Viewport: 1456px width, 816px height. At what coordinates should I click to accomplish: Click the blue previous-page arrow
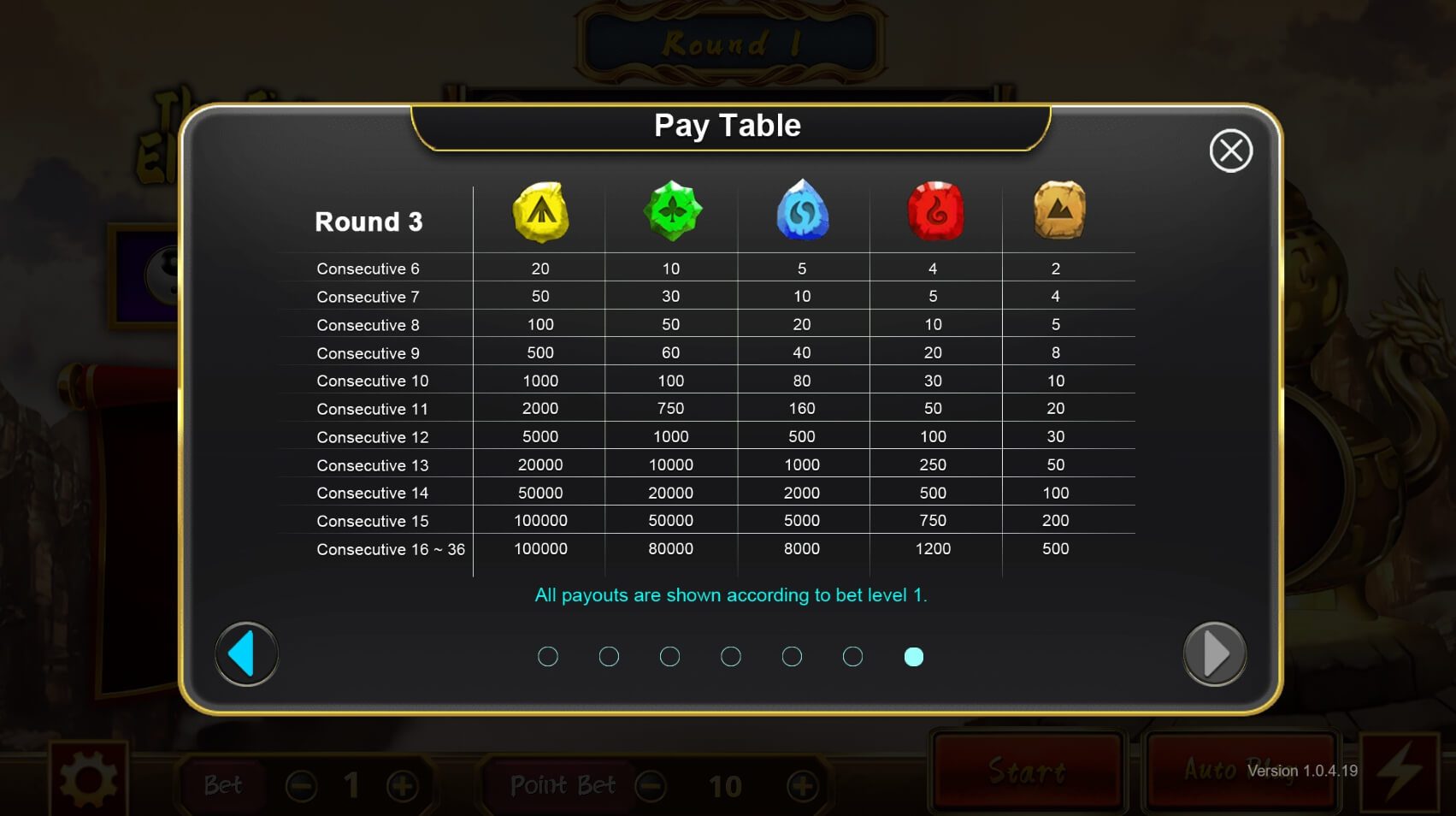[246, 653]
